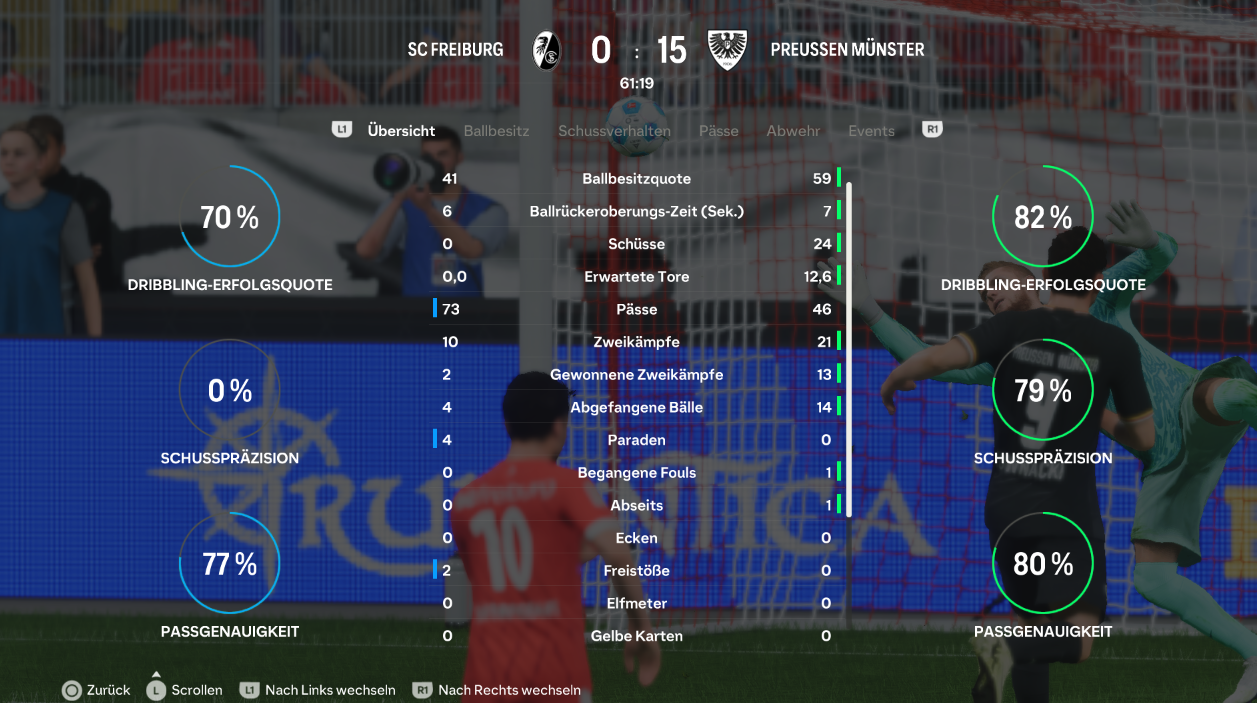Open the Events tab
The image size is (1257, 703).
click(x=871, y=131)
